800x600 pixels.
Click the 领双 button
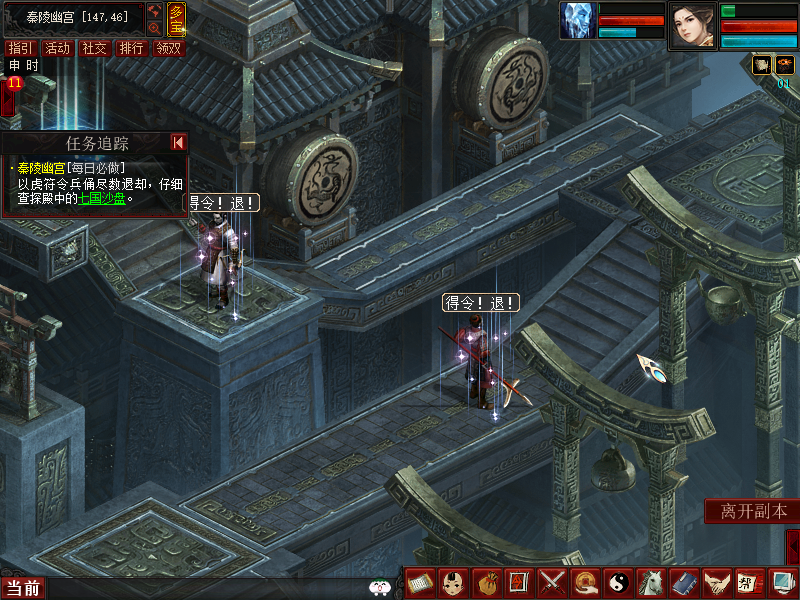(x=169, y=48)
